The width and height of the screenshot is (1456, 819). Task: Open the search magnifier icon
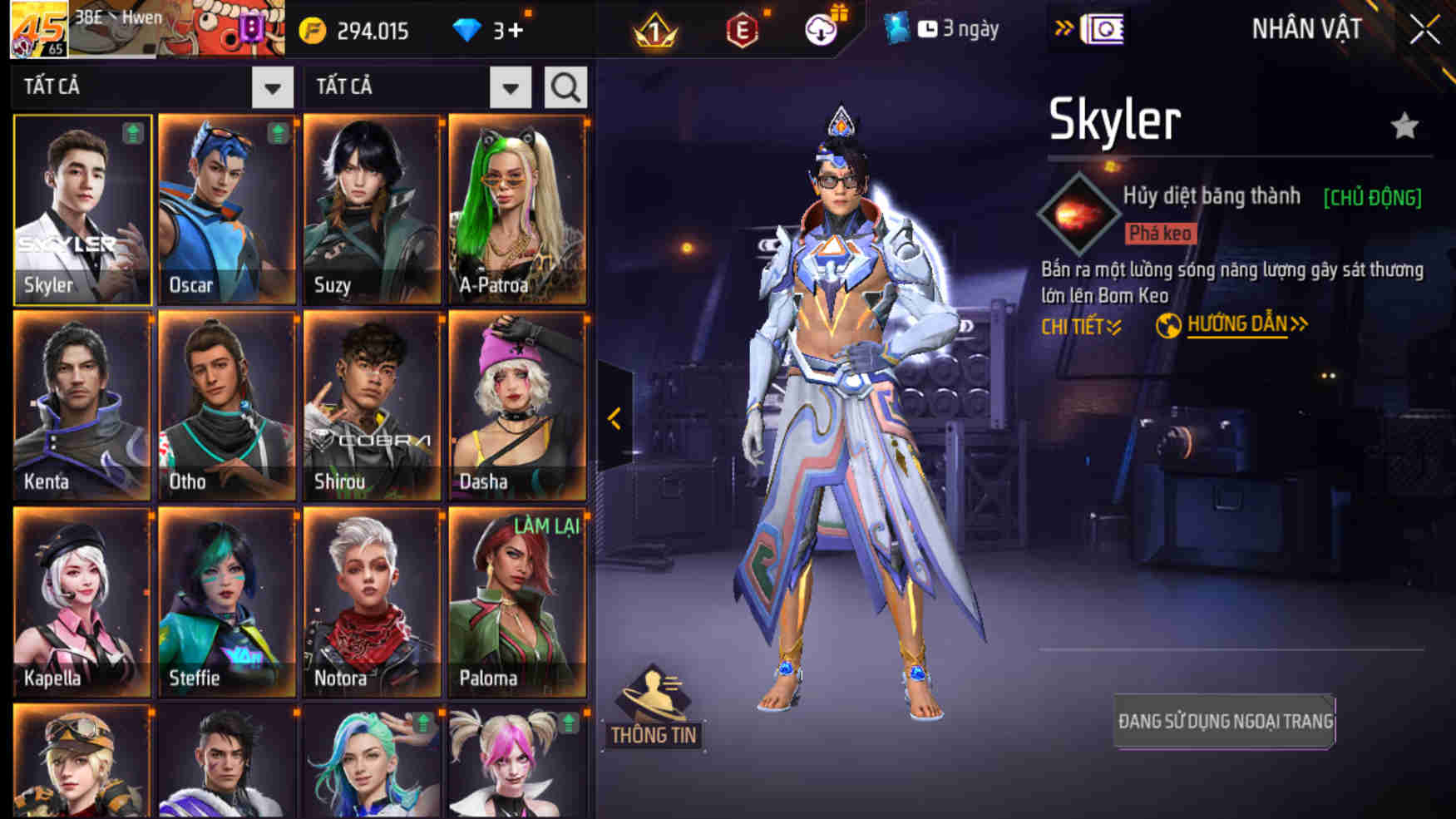pos(565,86)
